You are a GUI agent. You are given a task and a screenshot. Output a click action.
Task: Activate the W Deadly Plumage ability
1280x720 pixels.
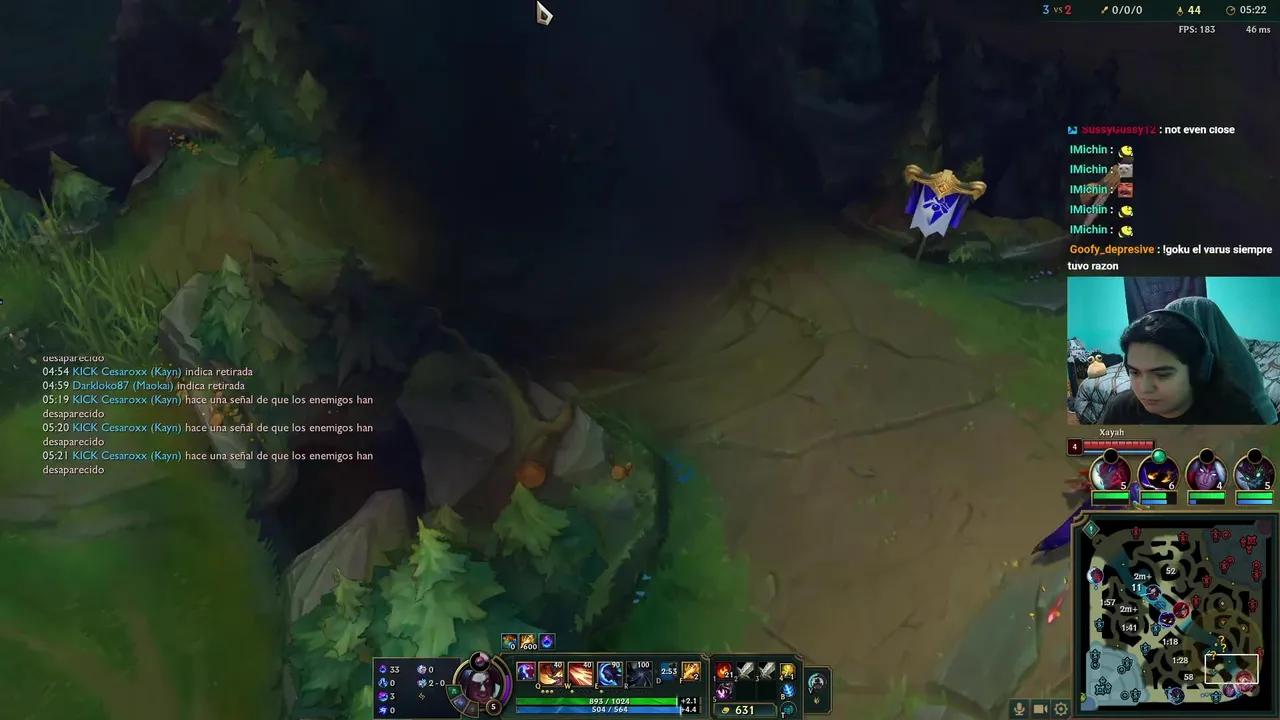click(x=582, y=672)
